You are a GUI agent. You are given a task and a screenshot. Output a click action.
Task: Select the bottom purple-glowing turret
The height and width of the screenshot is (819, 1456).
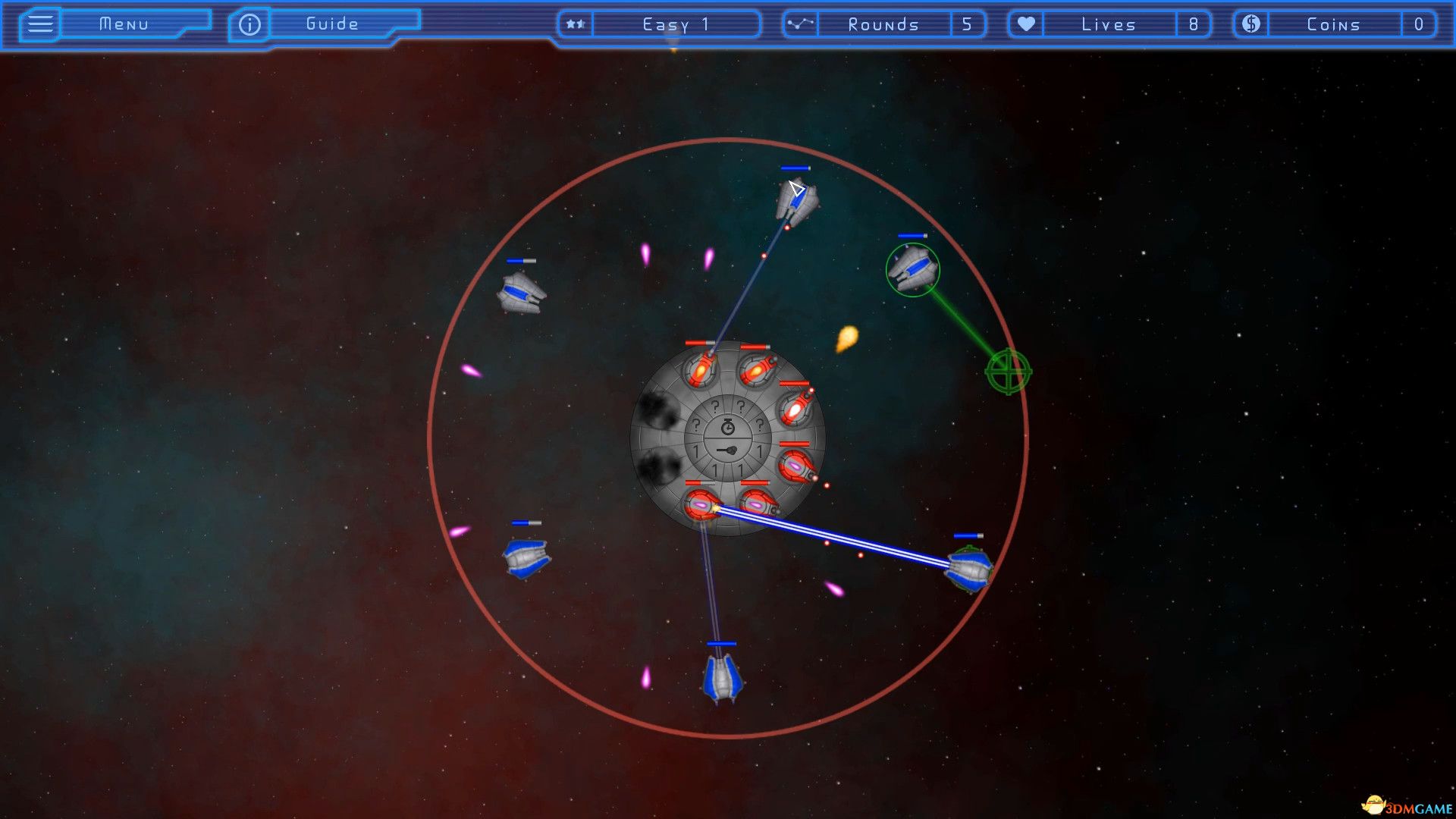[x=699, y=504]
